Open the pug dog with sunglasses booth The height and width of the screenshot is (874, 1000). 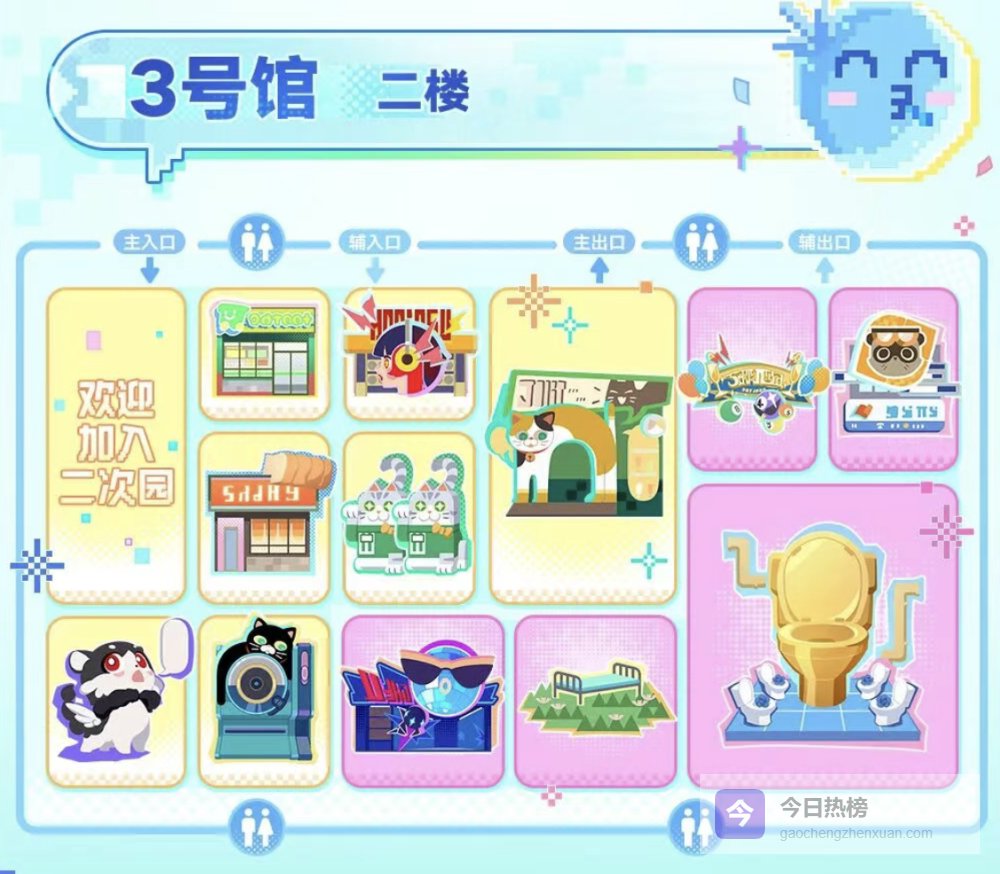(x=893, y=378)
